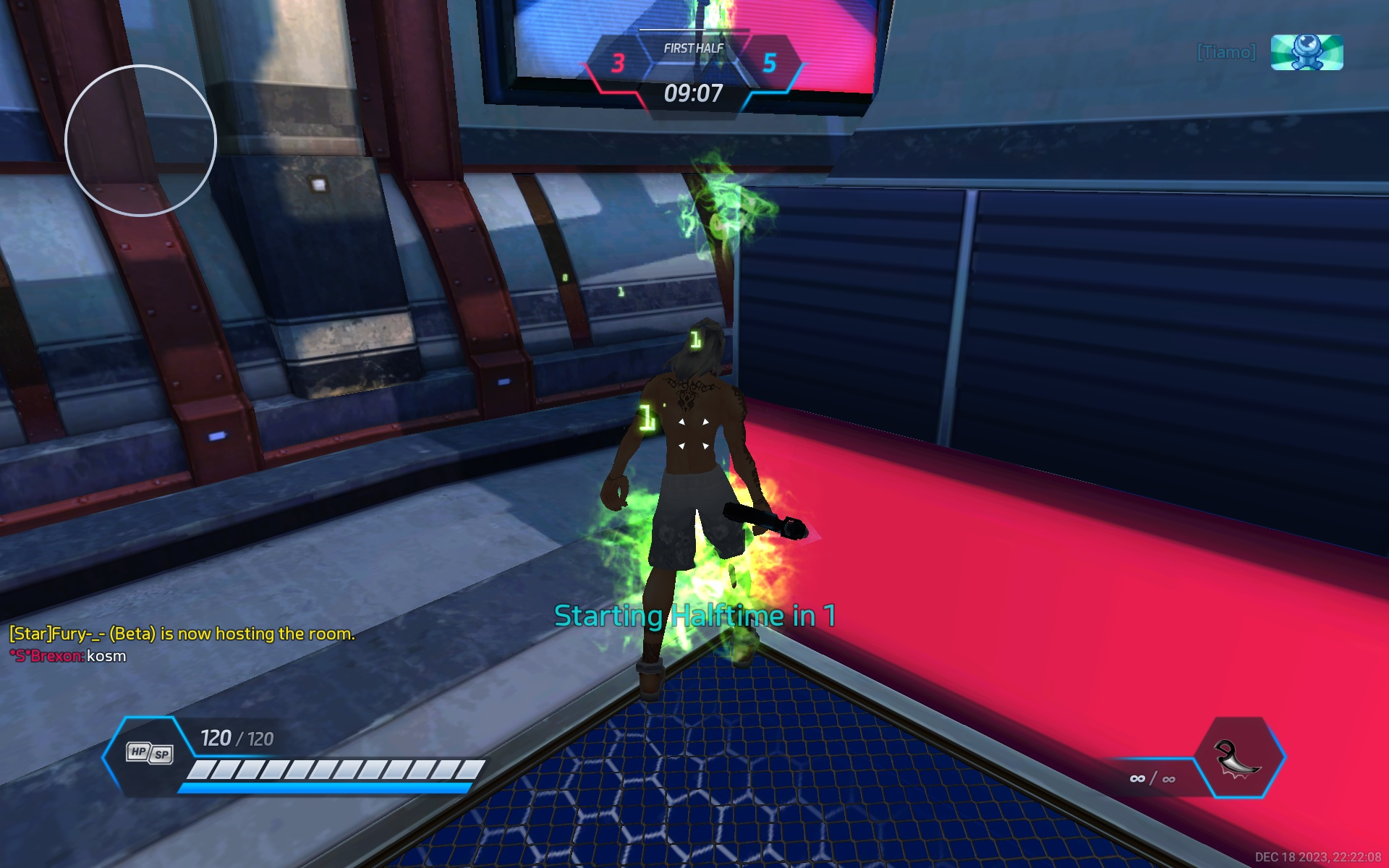The width and height of the screenshot is (1389, 868).
Task: Select the curved dagger weapon icon
Action: (x=1237, y=758)
